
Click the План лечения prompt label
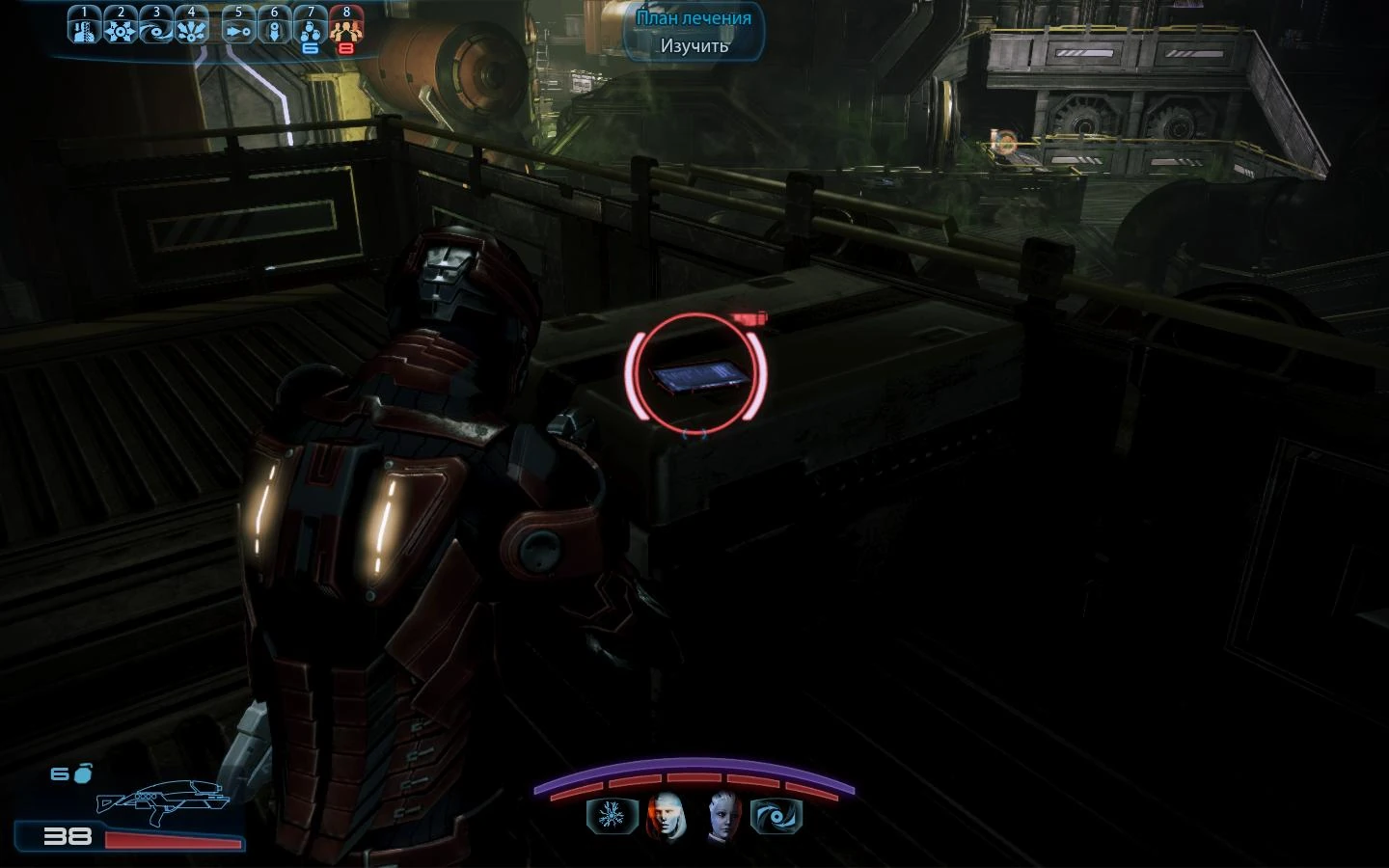click(x=693, y=16)
